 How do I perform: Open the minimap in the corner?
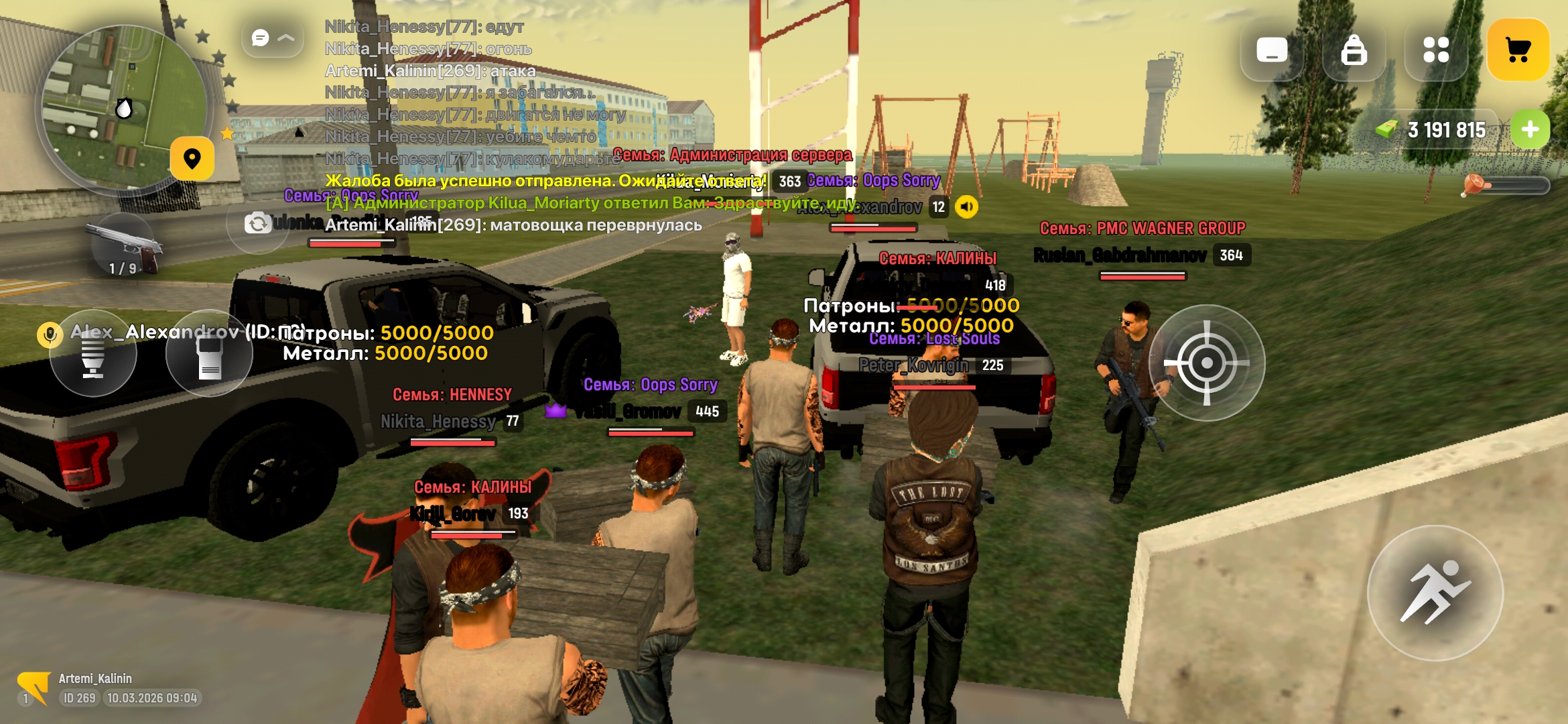121,107
